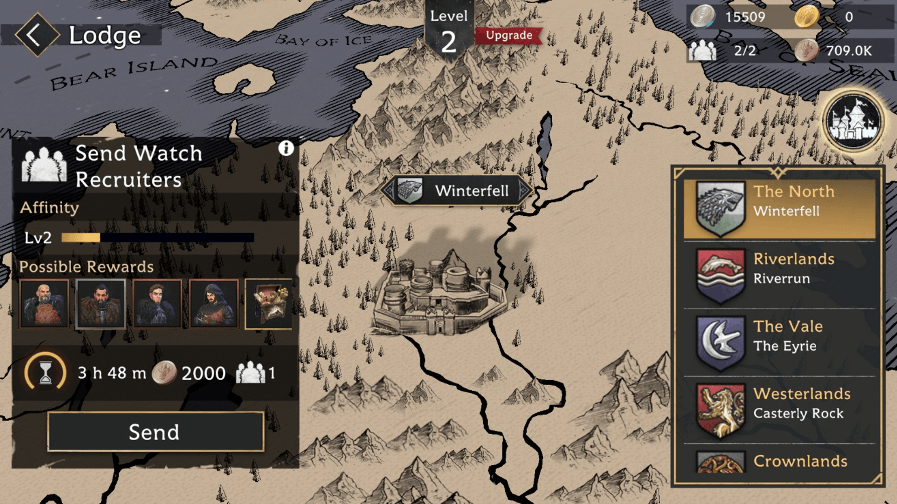The height and width of the screenshot is (504, 897).
Task: Choose the Riverlands Riverrun region
Action: 780,276
